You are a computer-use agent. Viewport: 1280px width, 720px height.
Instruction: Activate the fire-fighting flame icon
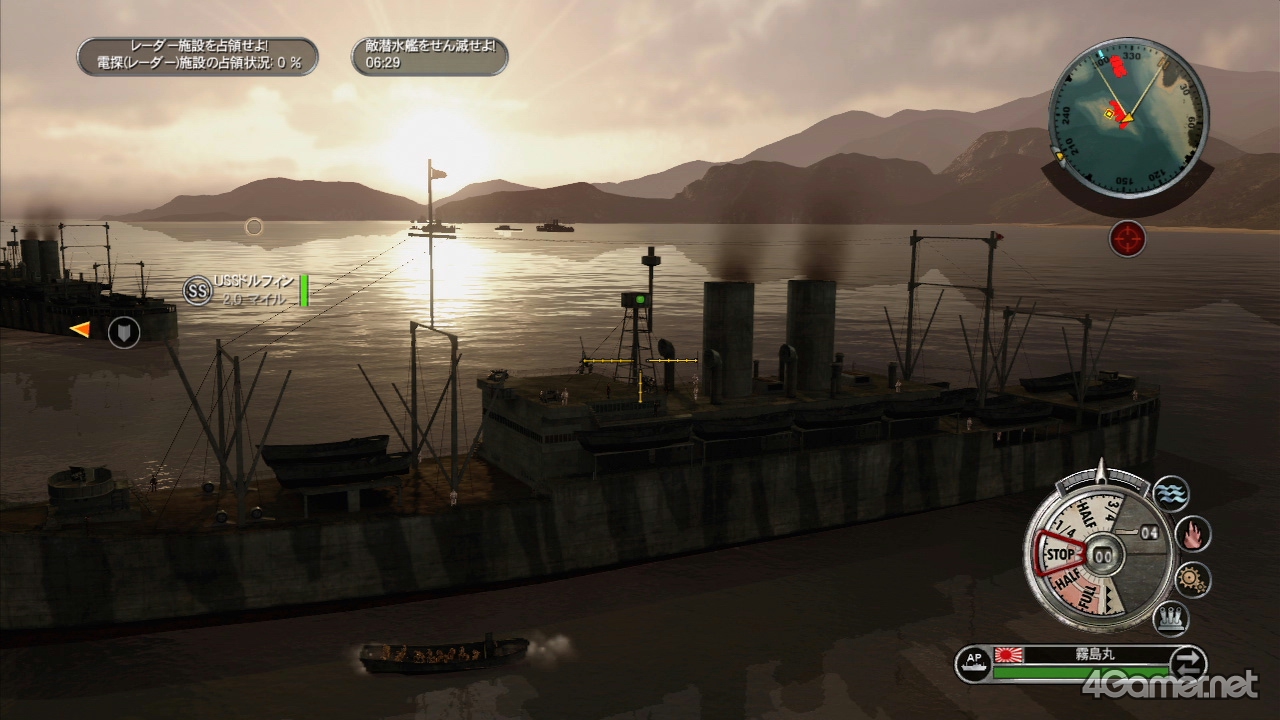(x=1192, y=535)
